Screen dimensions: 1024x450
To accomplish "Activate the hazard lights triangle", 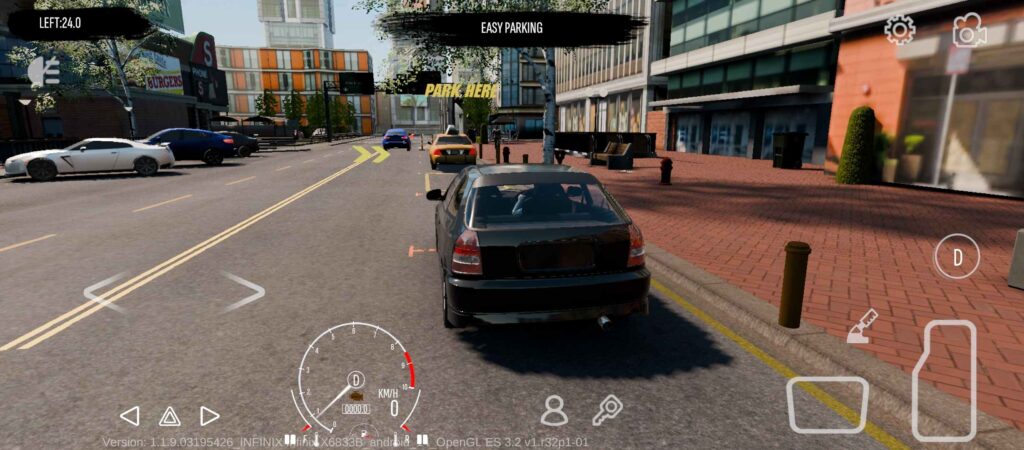I will point(170,416).
